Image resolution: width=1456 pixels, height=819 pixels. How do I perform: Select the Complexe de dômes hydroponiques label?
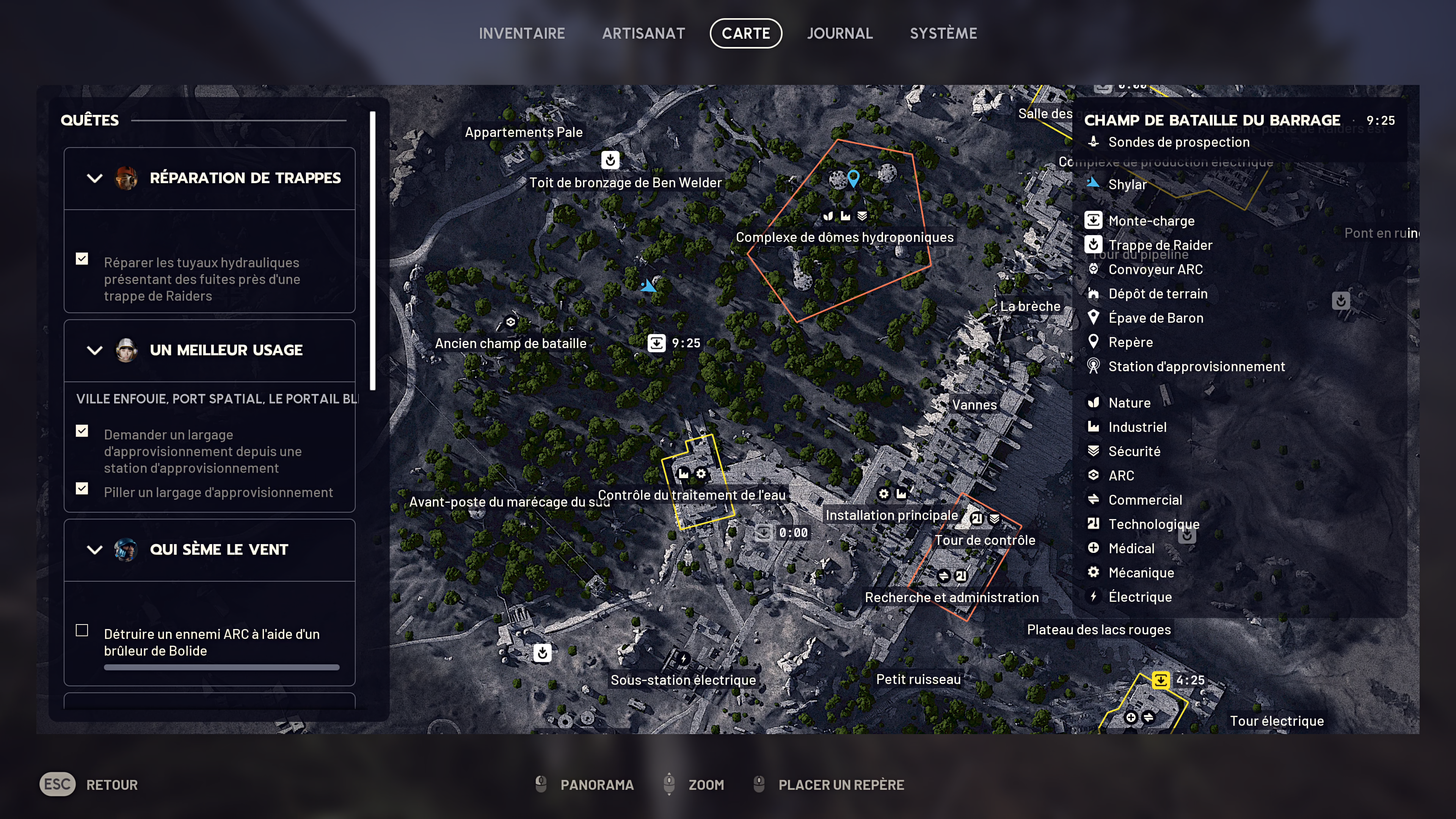844,237
